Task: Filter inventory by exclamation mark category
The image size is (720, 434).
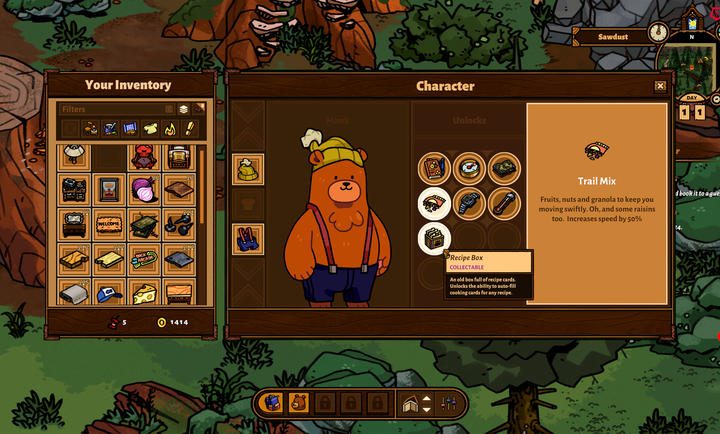Action: pos(189,128)
